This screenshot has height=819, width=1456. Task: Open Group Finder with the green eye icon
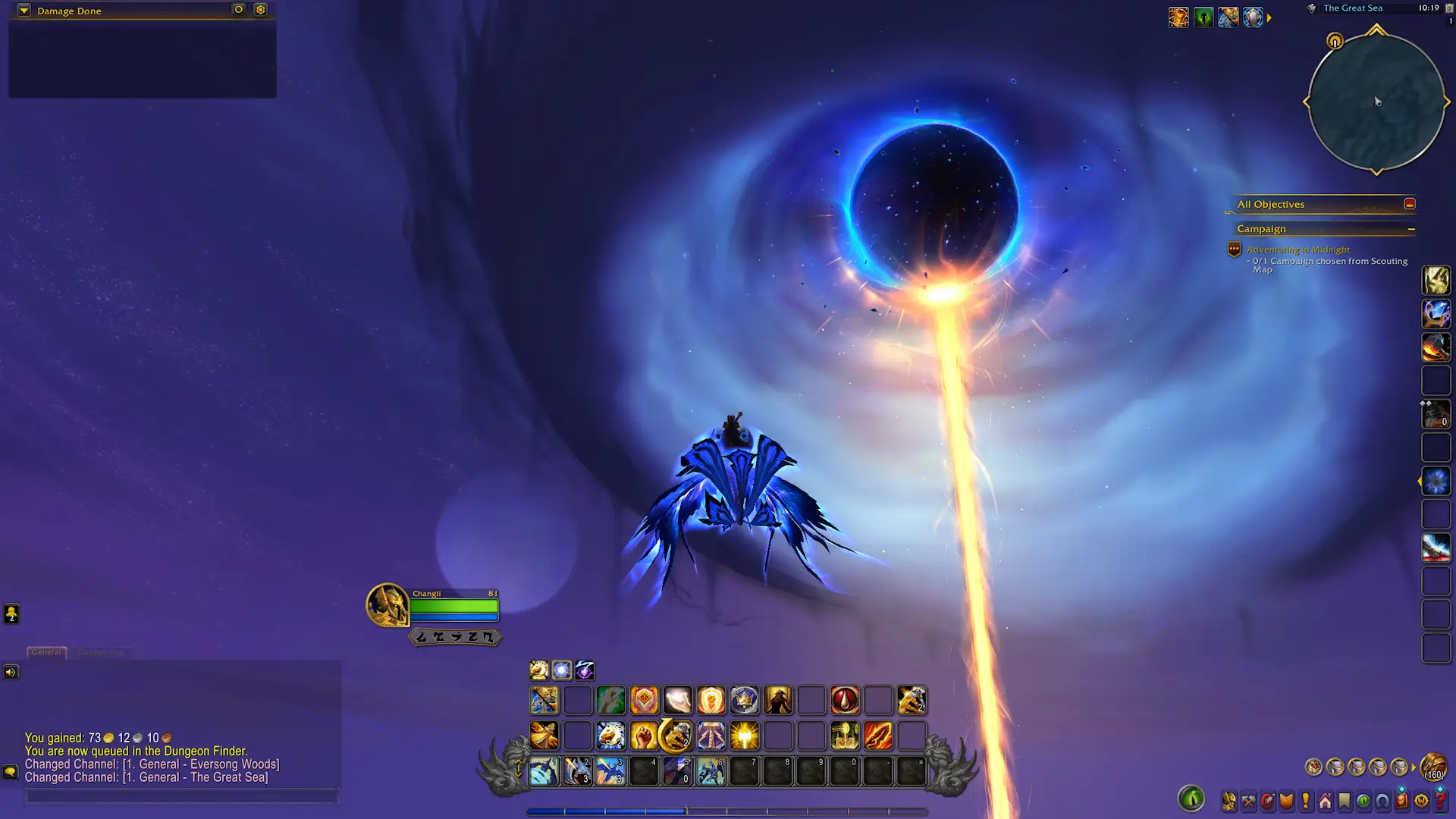tap(1363, 802)
